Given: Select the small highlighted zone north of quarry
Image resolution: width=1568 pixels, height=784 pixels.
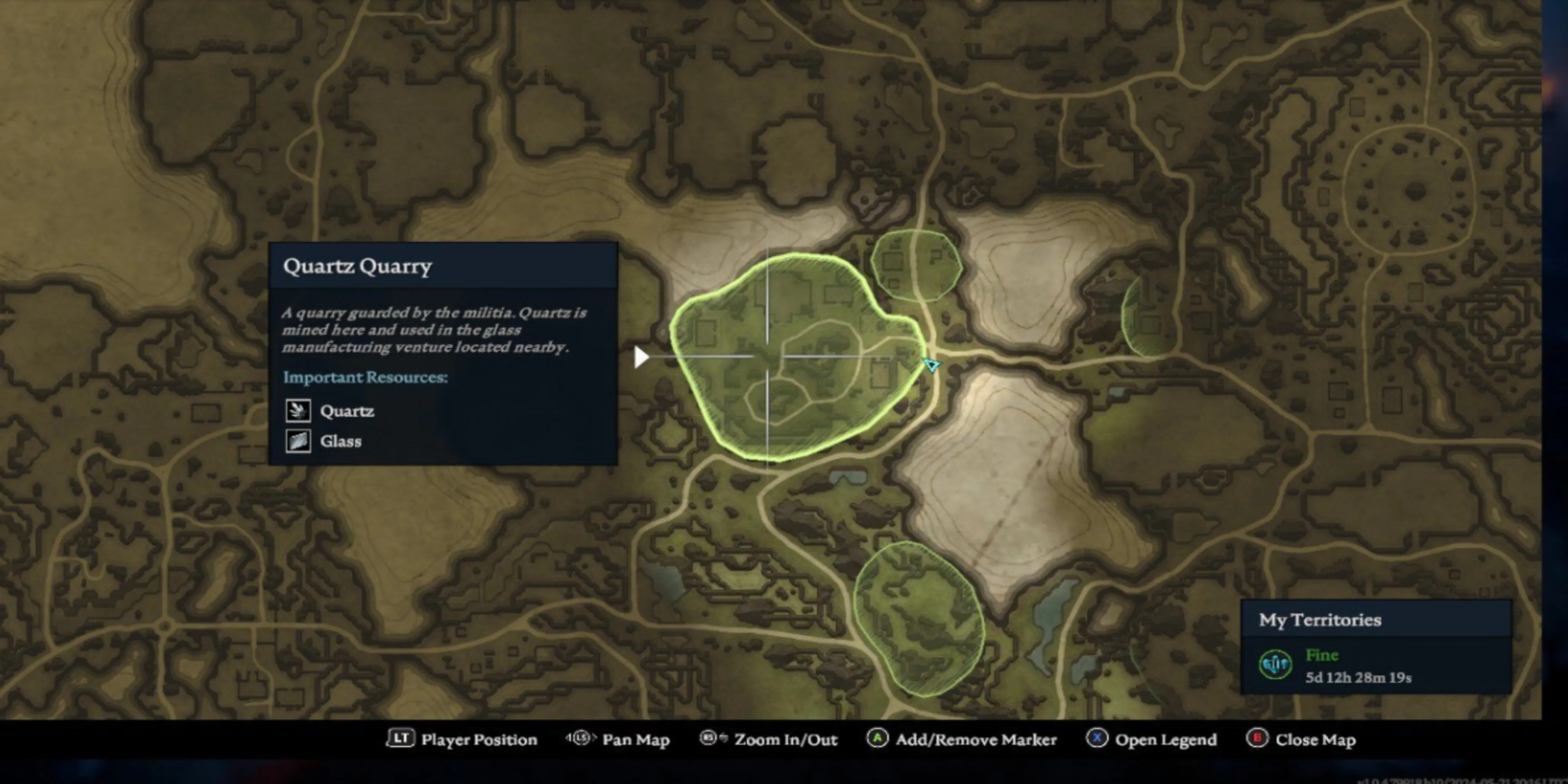Looking at the screenshot, I should (915, 265).
